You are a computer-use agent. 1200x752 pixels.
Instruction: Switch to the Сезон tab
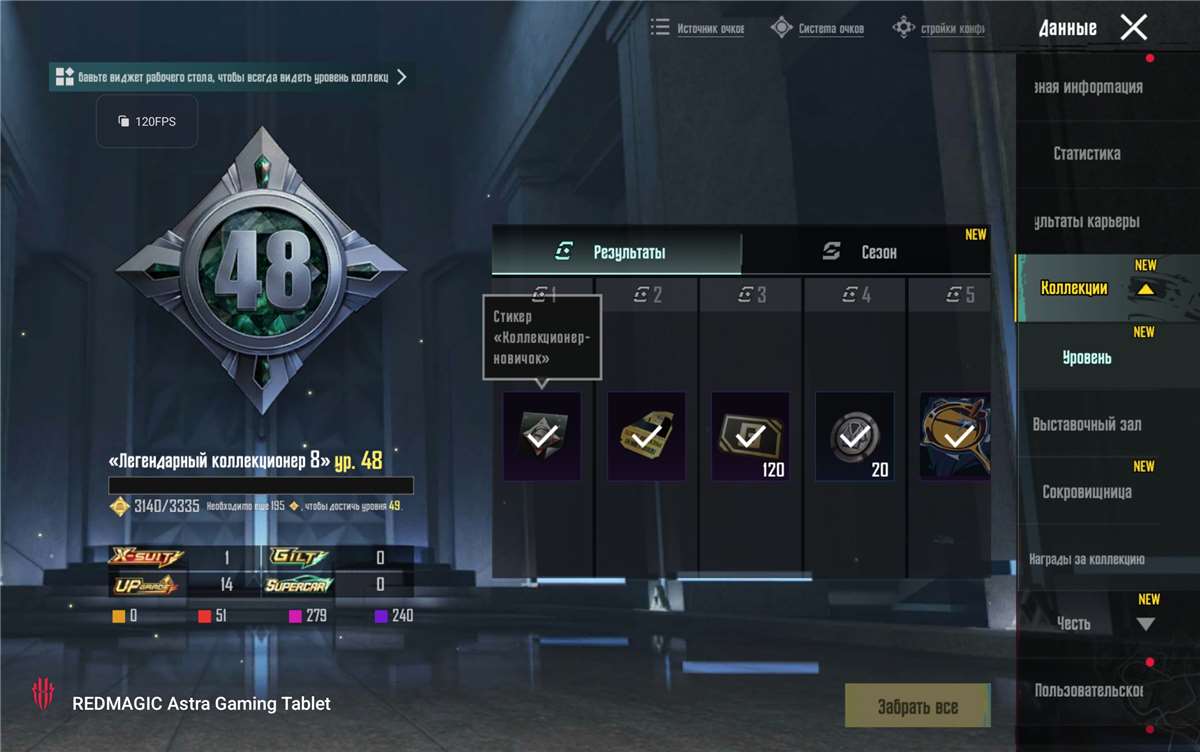[865, 253]
